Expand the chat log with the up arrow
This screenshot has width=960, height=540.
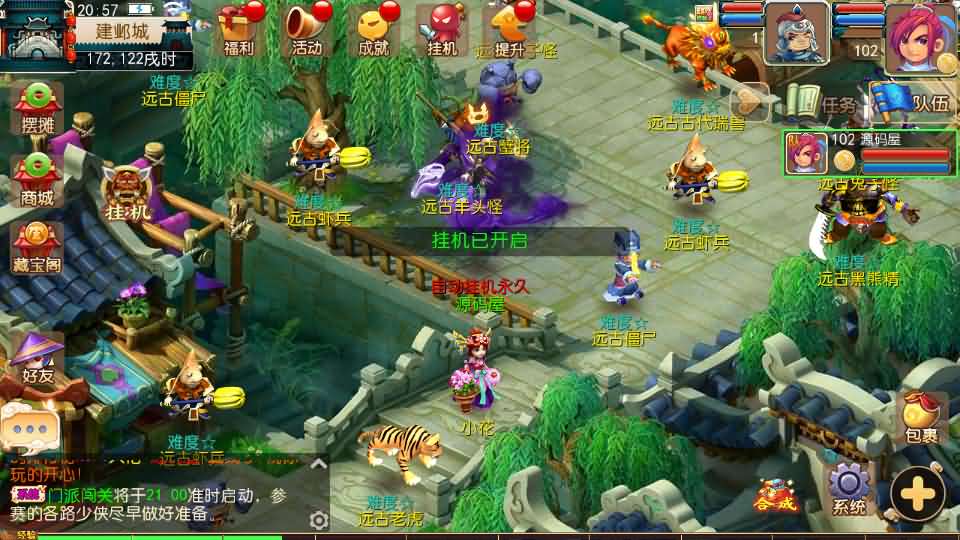coord(318,464)
